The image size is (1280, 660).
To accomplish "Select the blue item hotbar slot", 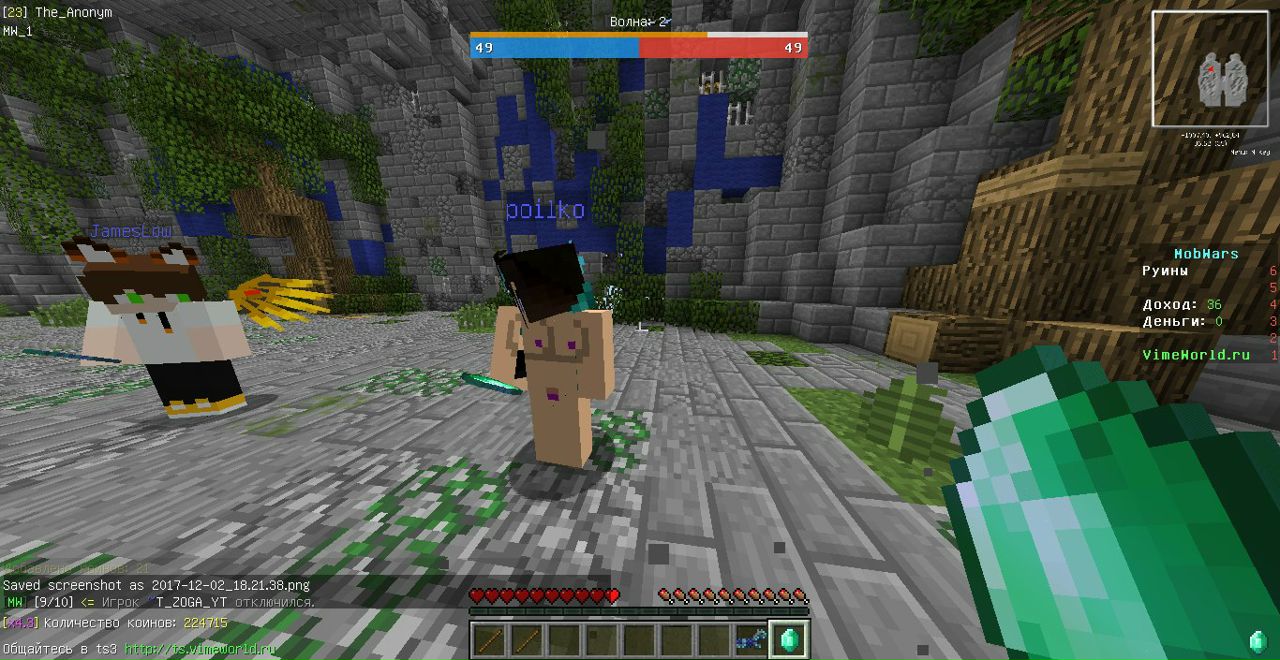I will [751, 640].
